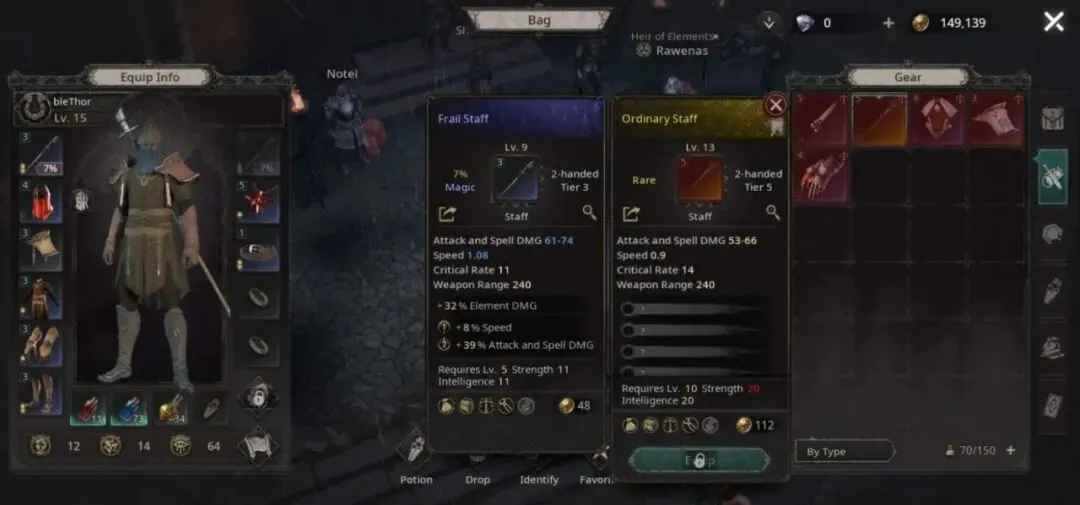Choose the Drop action

click(x=478, y=459)
